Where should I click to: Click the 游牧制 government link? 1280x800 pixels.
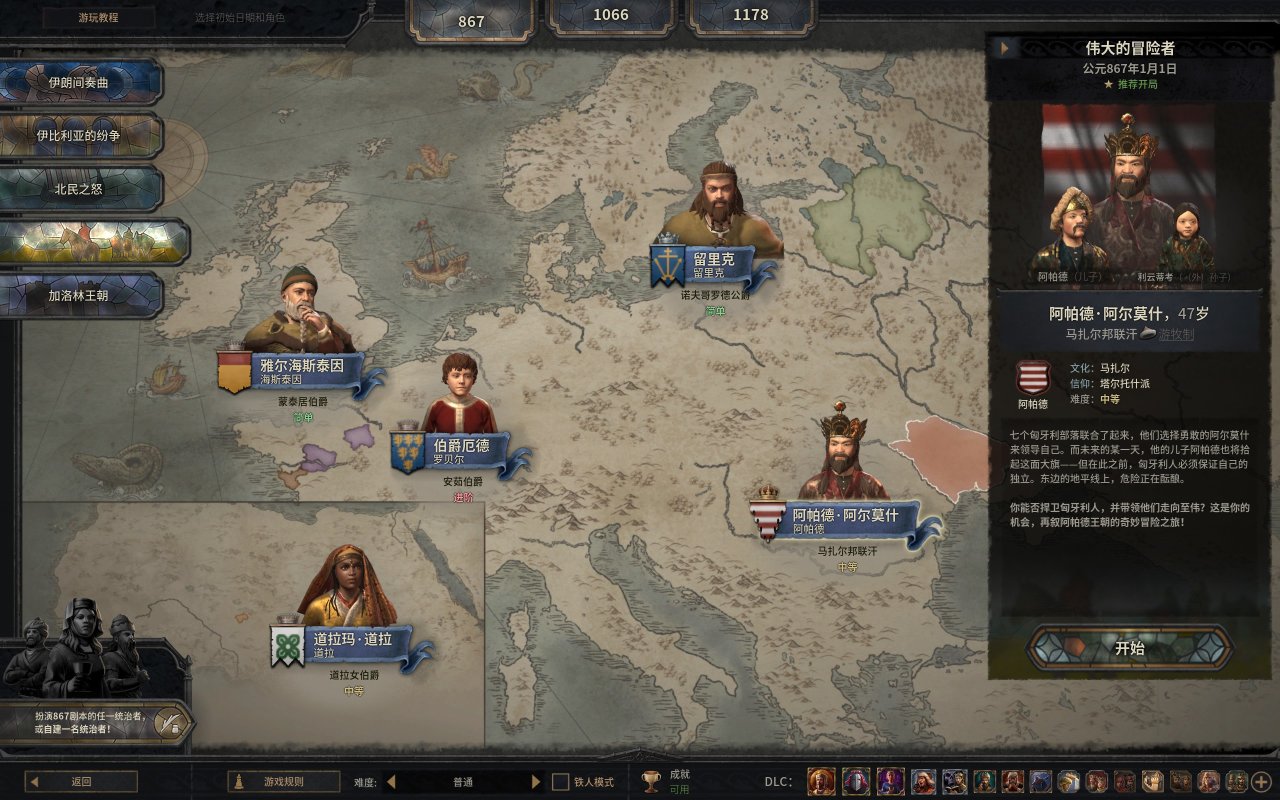[1176, 335]
